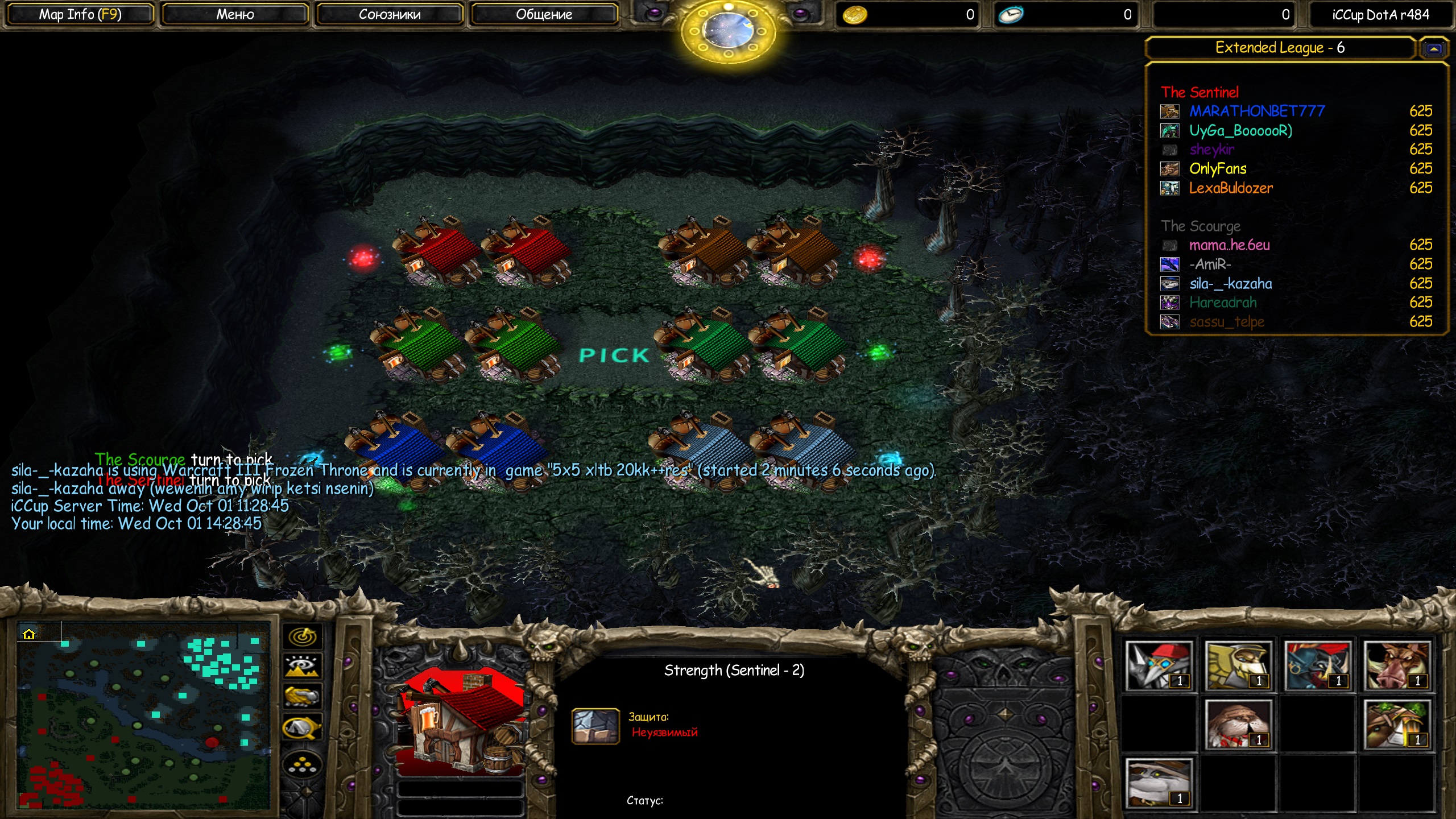This screenshot has height=819, width=1456.
Task: Open the formation movement toggle button
Action: pyautogui.click(x=303, y=766)
